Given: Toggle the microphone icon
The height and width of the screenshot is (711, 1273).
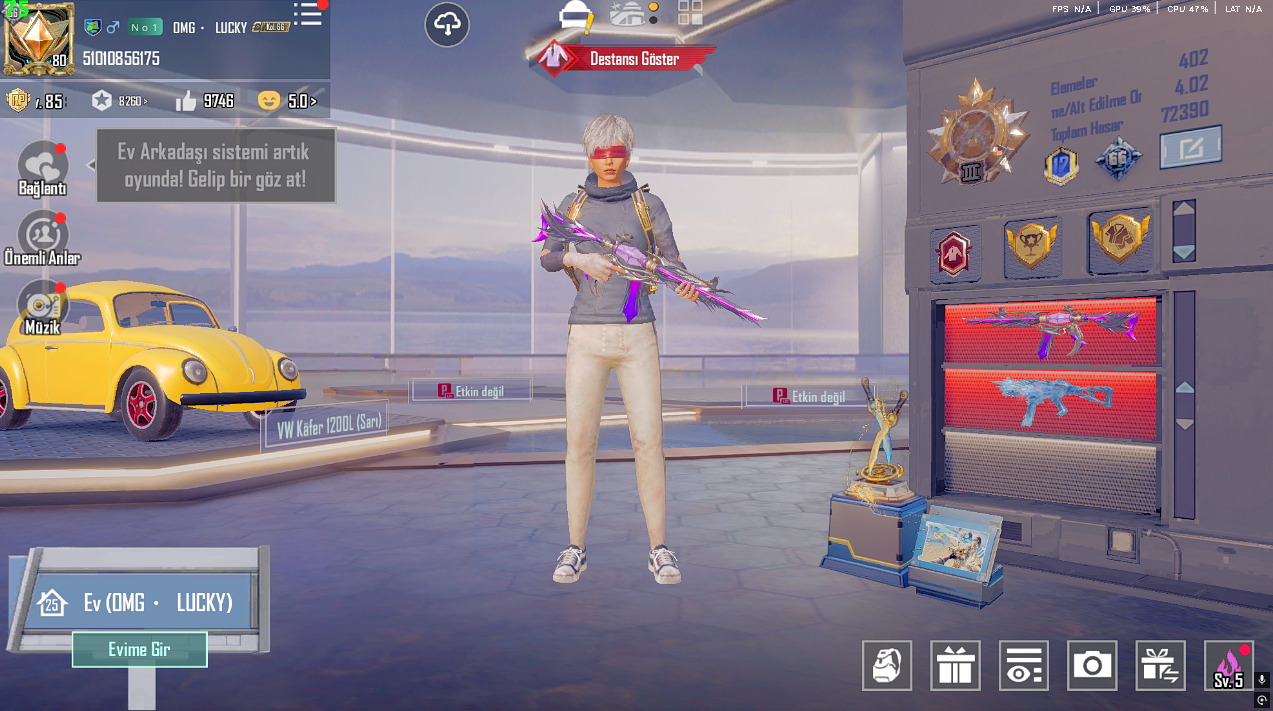Looking at the screenshot, I should [1262, 680].
